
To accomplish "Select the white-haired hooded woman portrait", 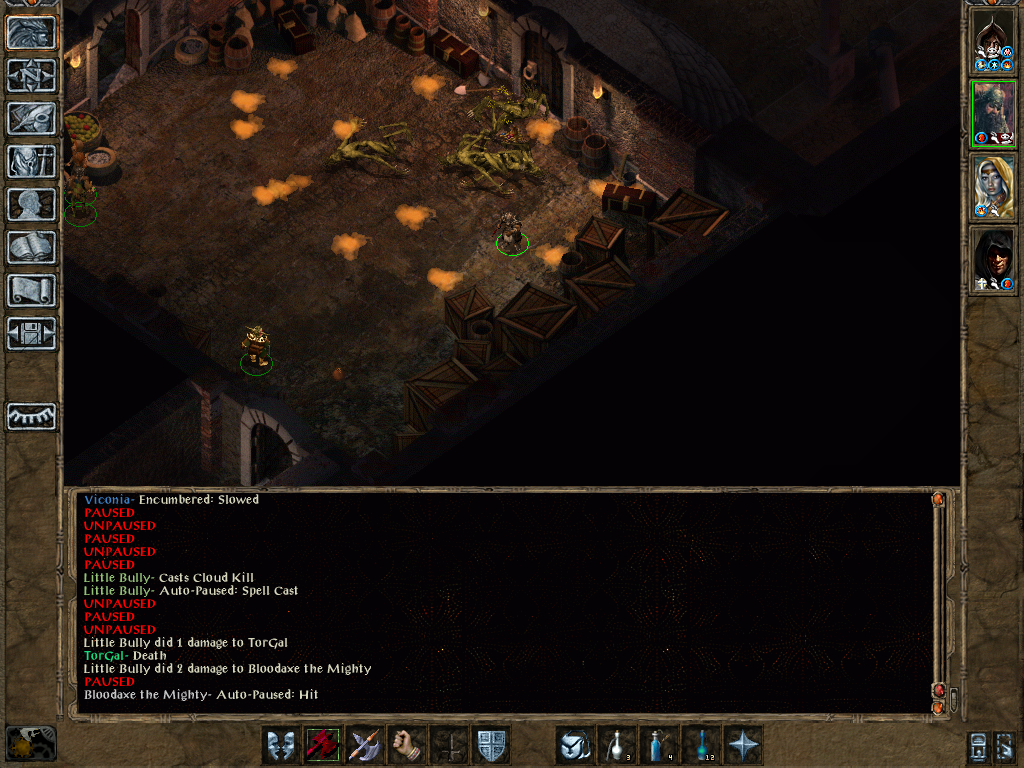I will coord(994,187).
